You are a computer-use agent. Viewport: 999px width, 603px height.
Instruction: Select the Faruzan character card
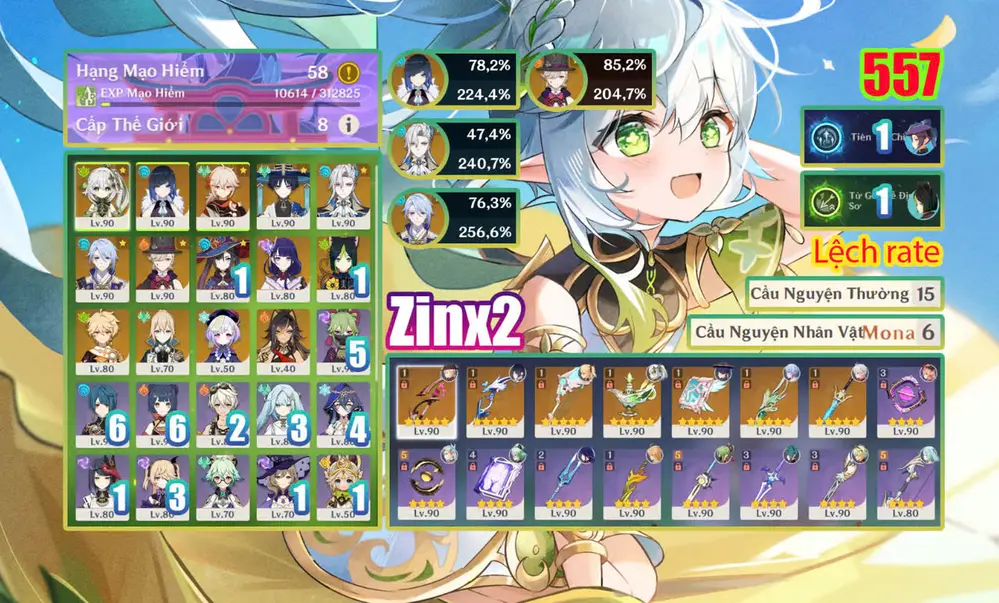[x=282, y=412]
